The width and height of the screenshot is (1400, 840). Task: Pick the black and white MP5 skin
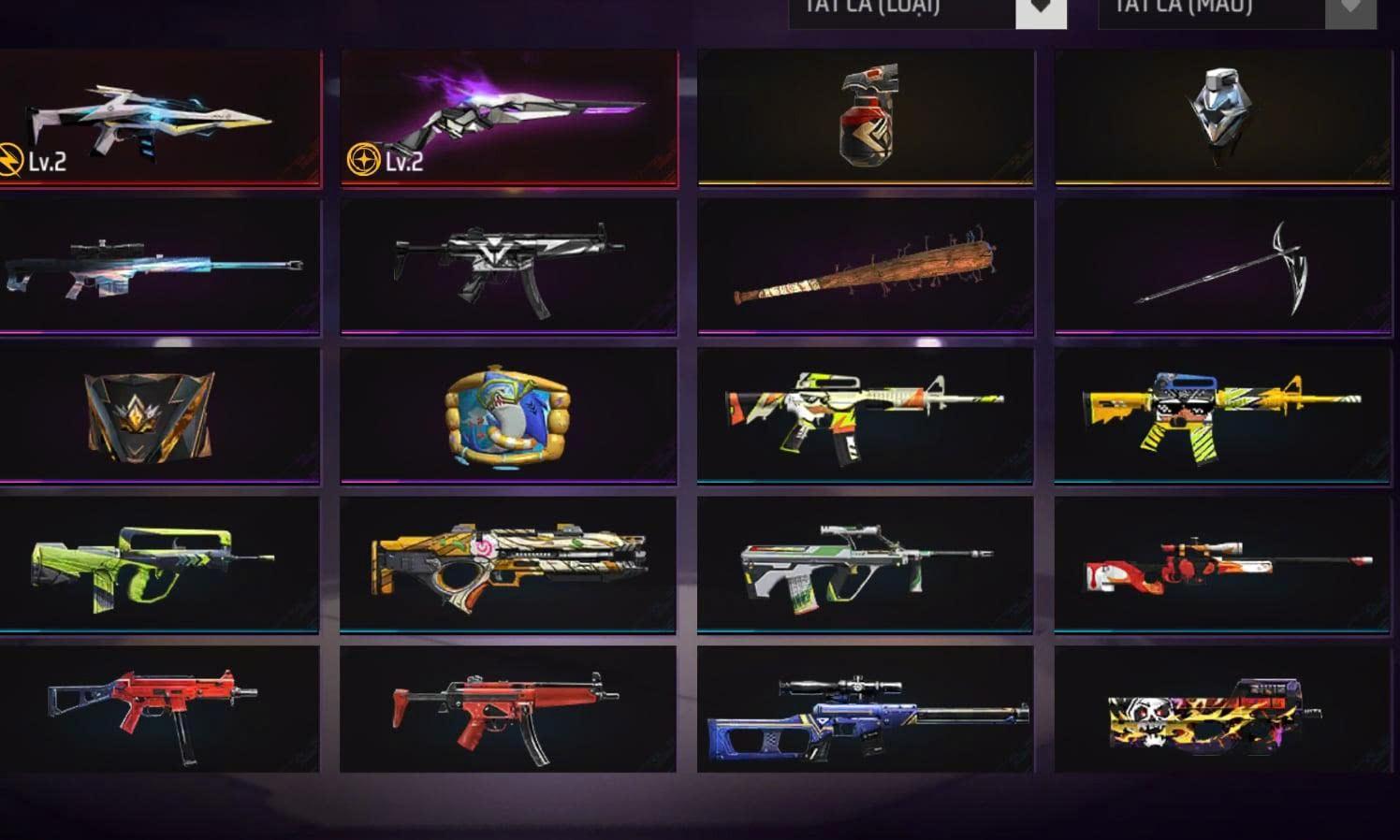509,265
